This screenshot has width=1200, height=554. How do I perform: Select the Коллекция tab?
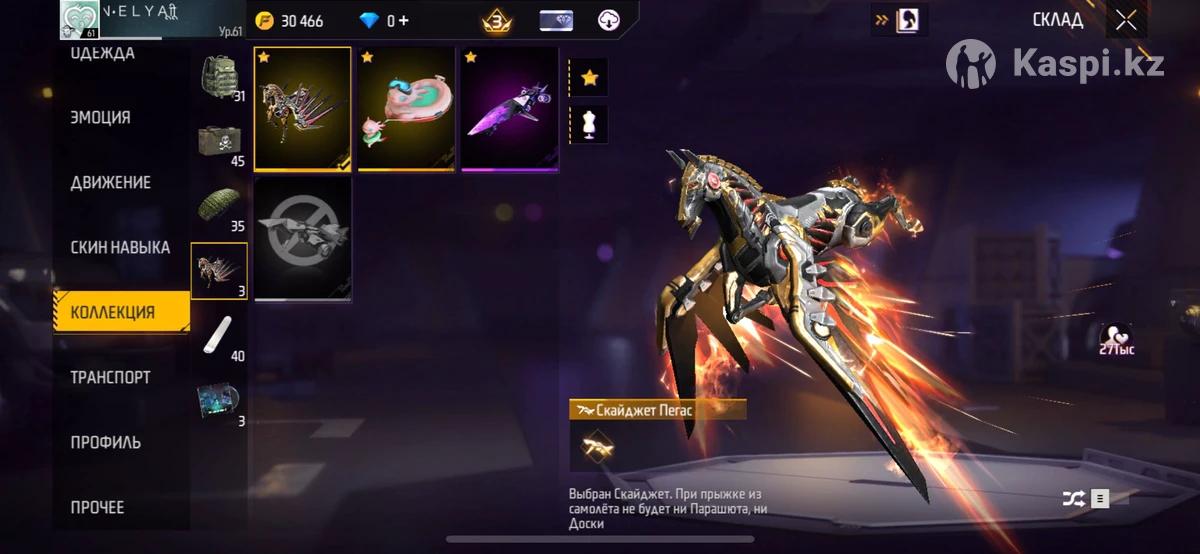121,312
